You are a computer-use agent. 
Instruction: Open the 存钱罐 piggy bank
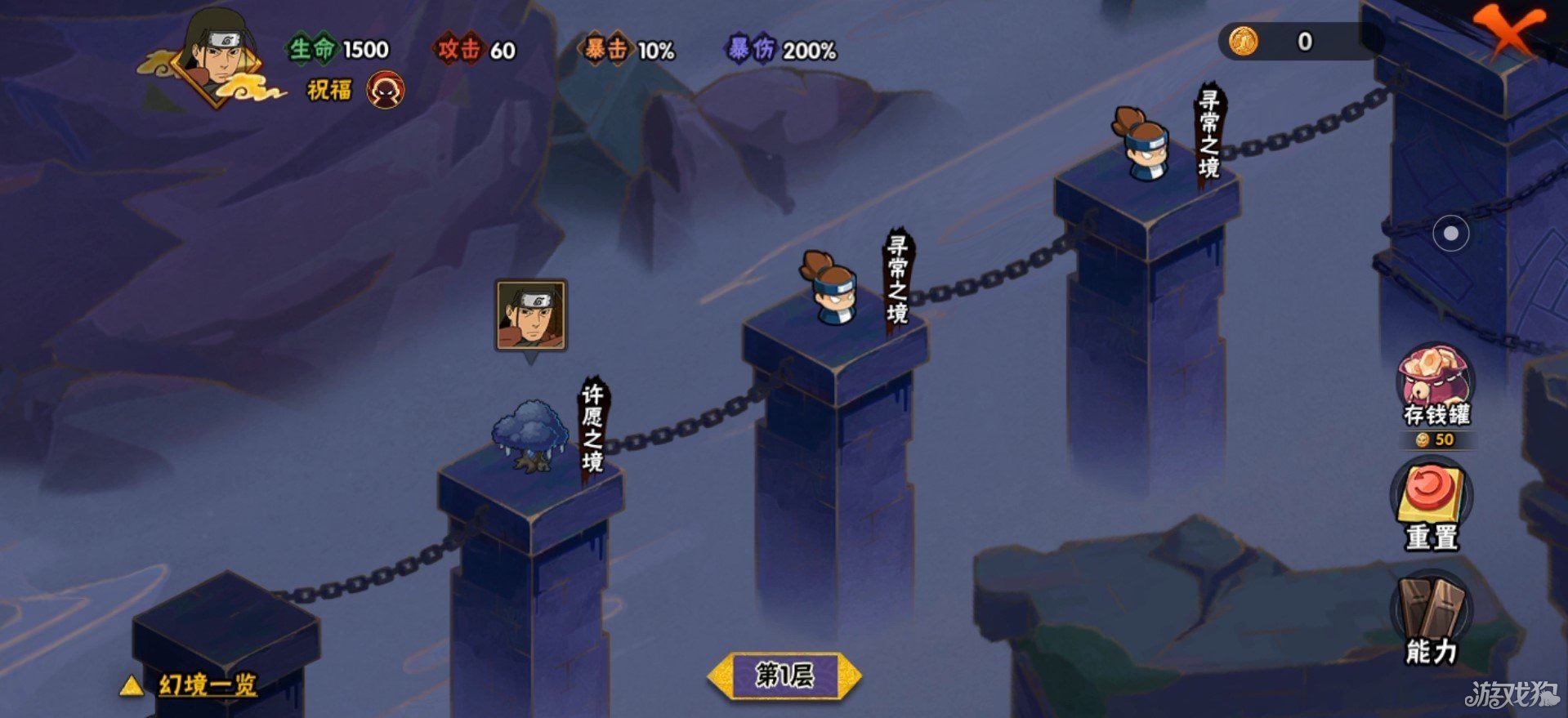pyautogui.click(x=1436, y=384)
